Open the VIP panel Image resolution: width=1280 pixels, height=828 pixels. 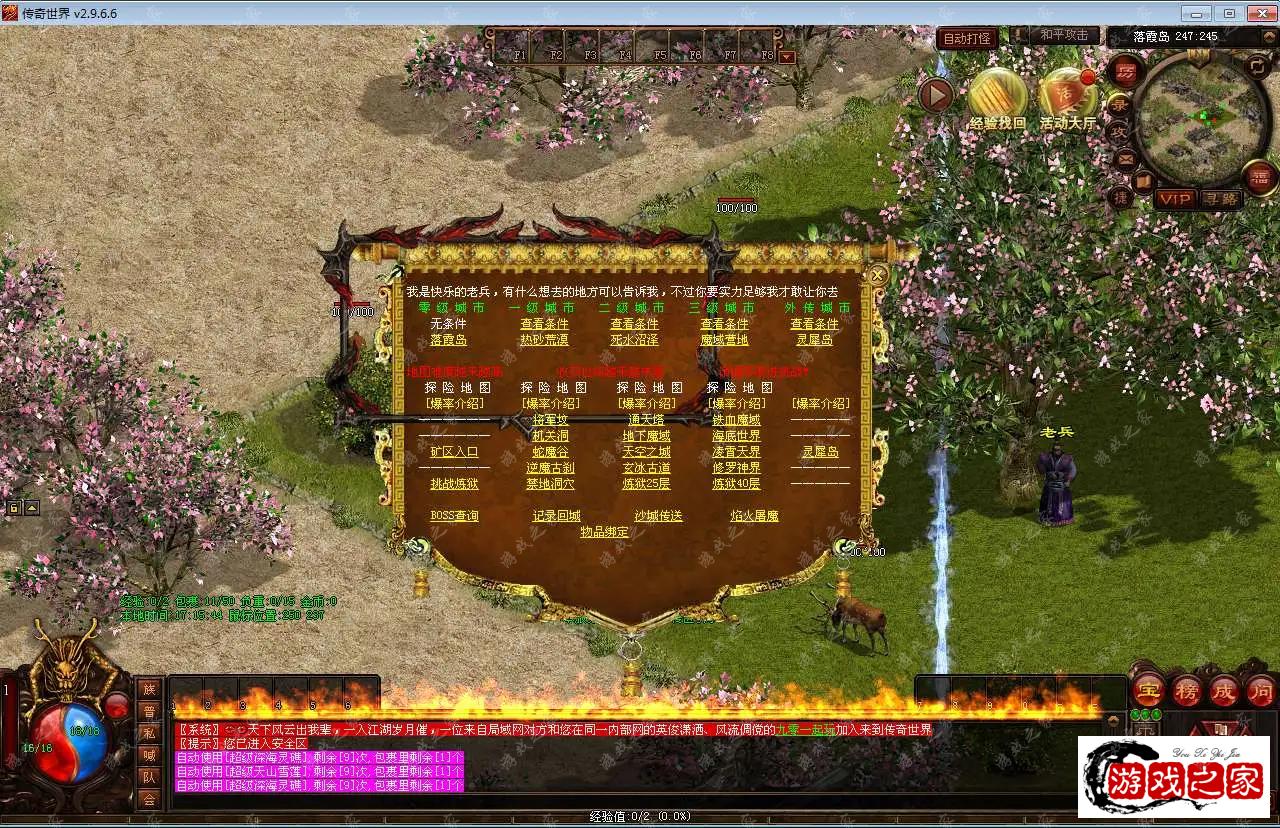tap(1175, 199)
